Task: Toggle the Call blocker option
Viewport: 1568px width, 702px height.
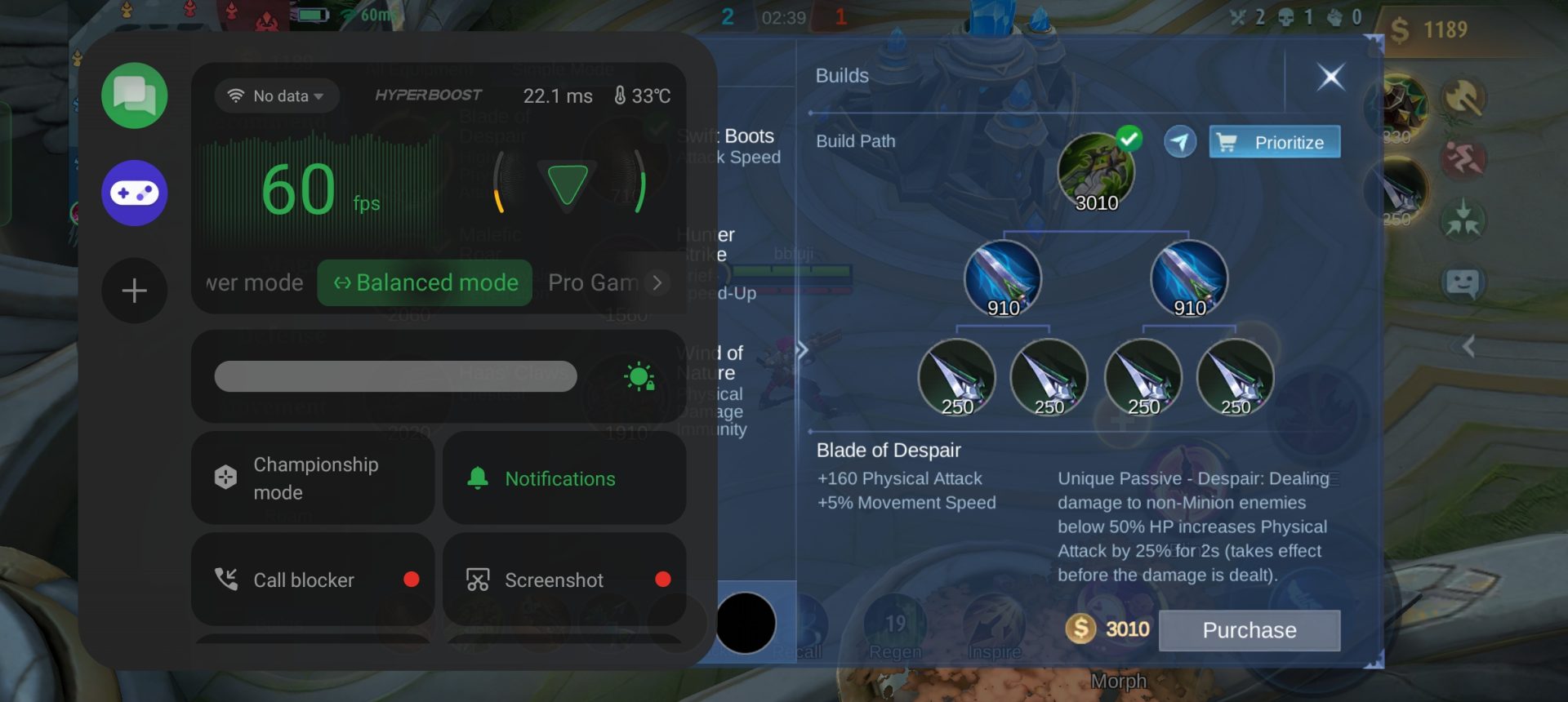Action: pyautogui.click(x=312, y=580)
